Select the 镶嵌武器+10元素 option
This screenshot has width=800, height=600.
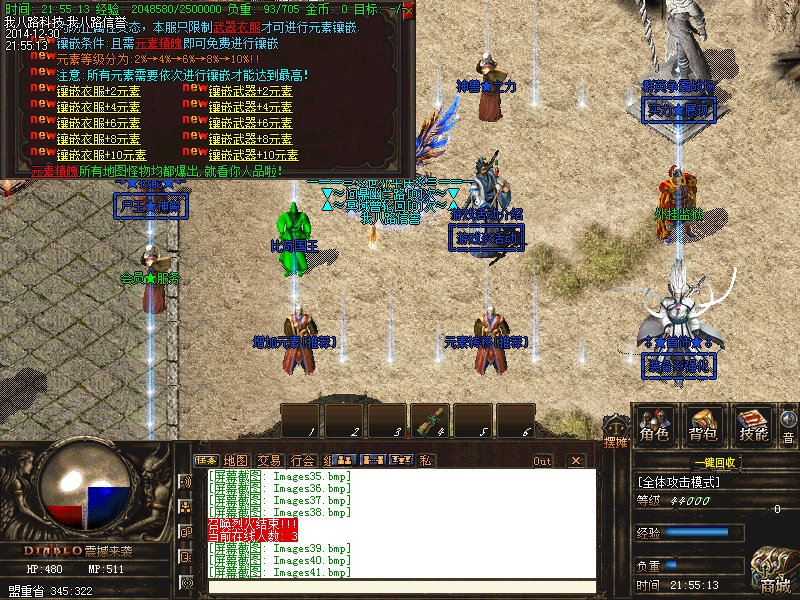(253, 155)
